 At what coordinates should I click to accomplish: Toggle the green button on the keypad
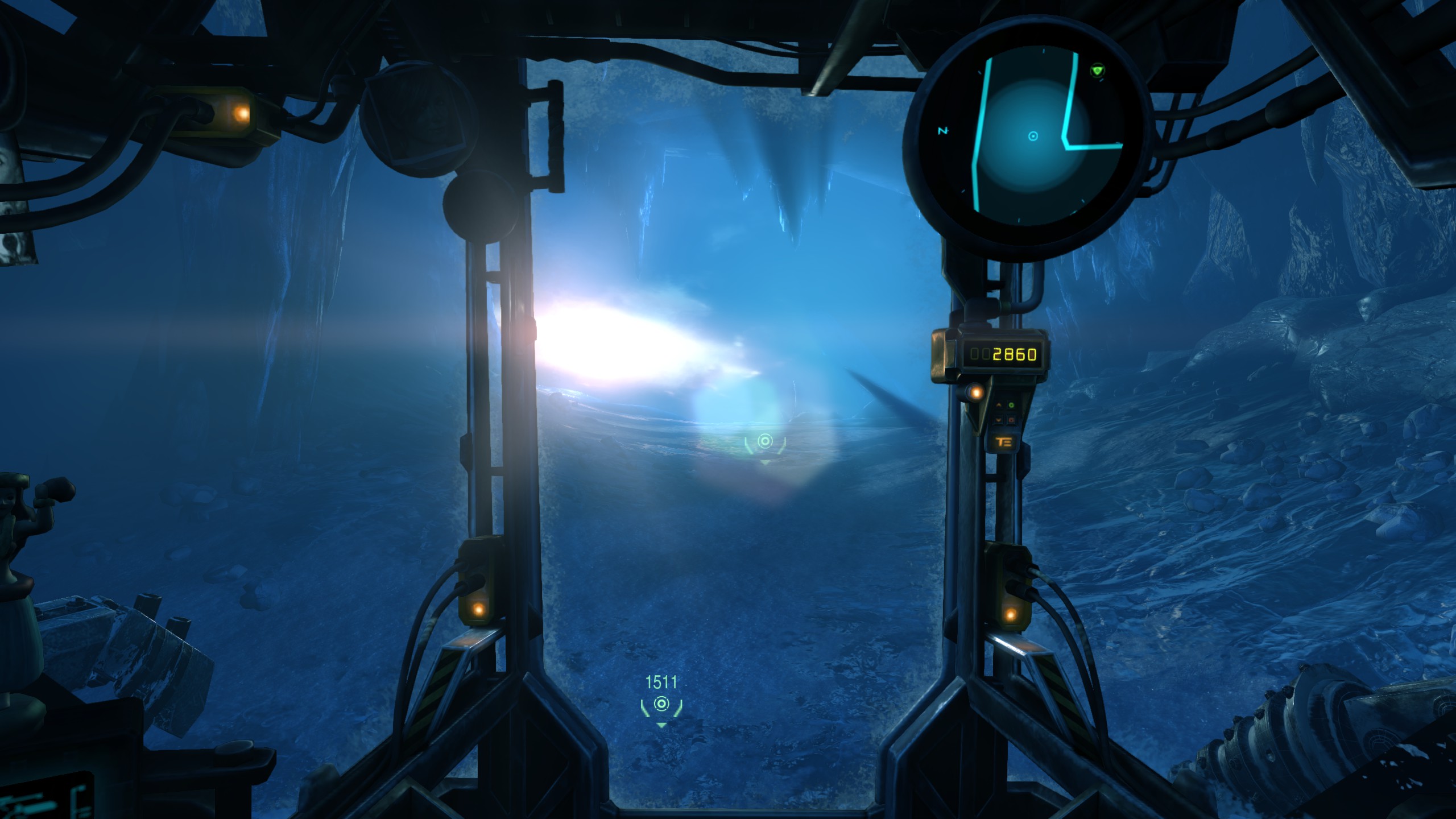[1010, 404]
